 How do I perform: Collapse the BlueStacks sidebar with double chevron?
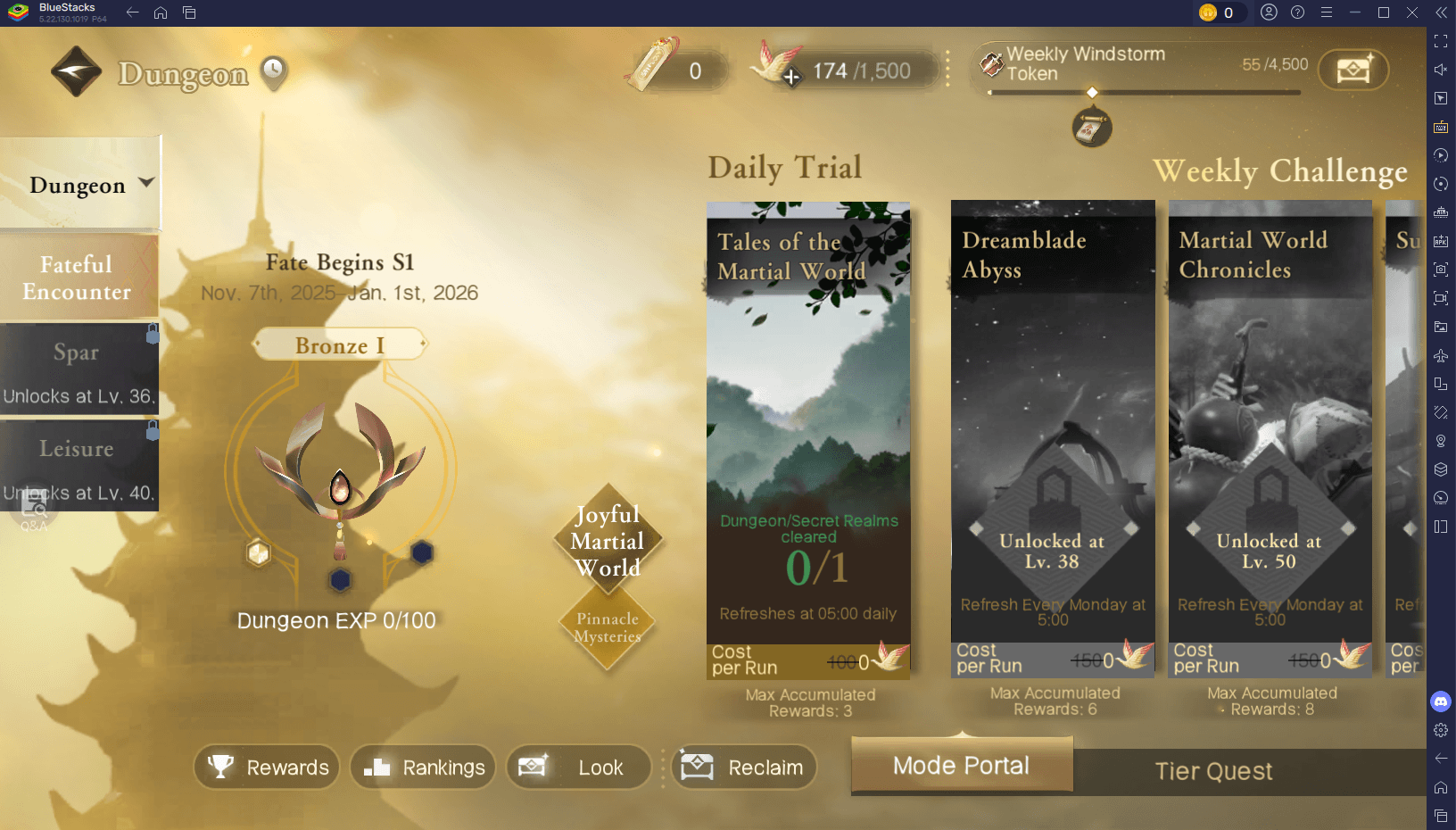[x=1439, y=12]
